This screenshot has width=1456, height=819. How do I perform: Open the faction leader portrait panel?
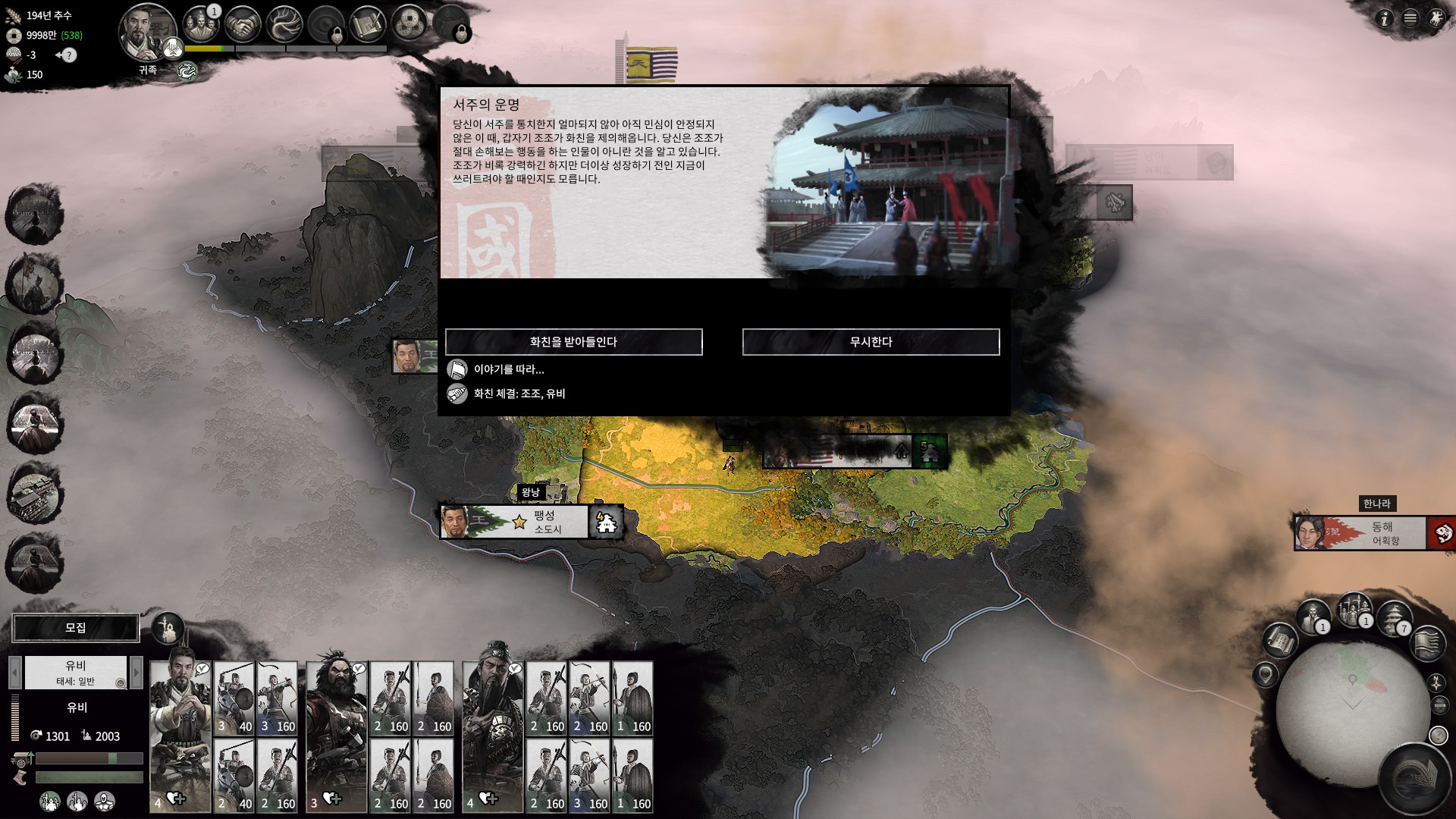pyautogui.click(x=147, y=33)
